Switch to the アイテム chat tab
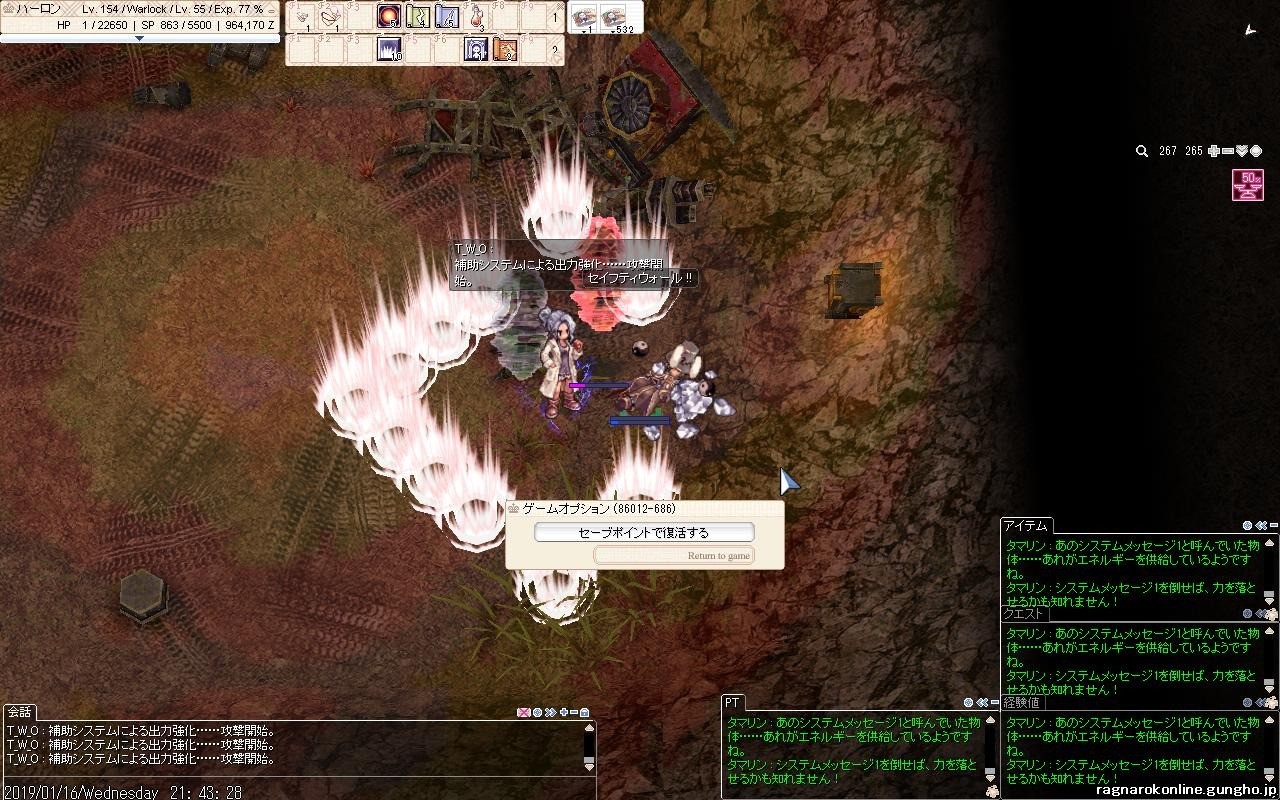Screen dimensions: 1280x800 (1025, 526)
